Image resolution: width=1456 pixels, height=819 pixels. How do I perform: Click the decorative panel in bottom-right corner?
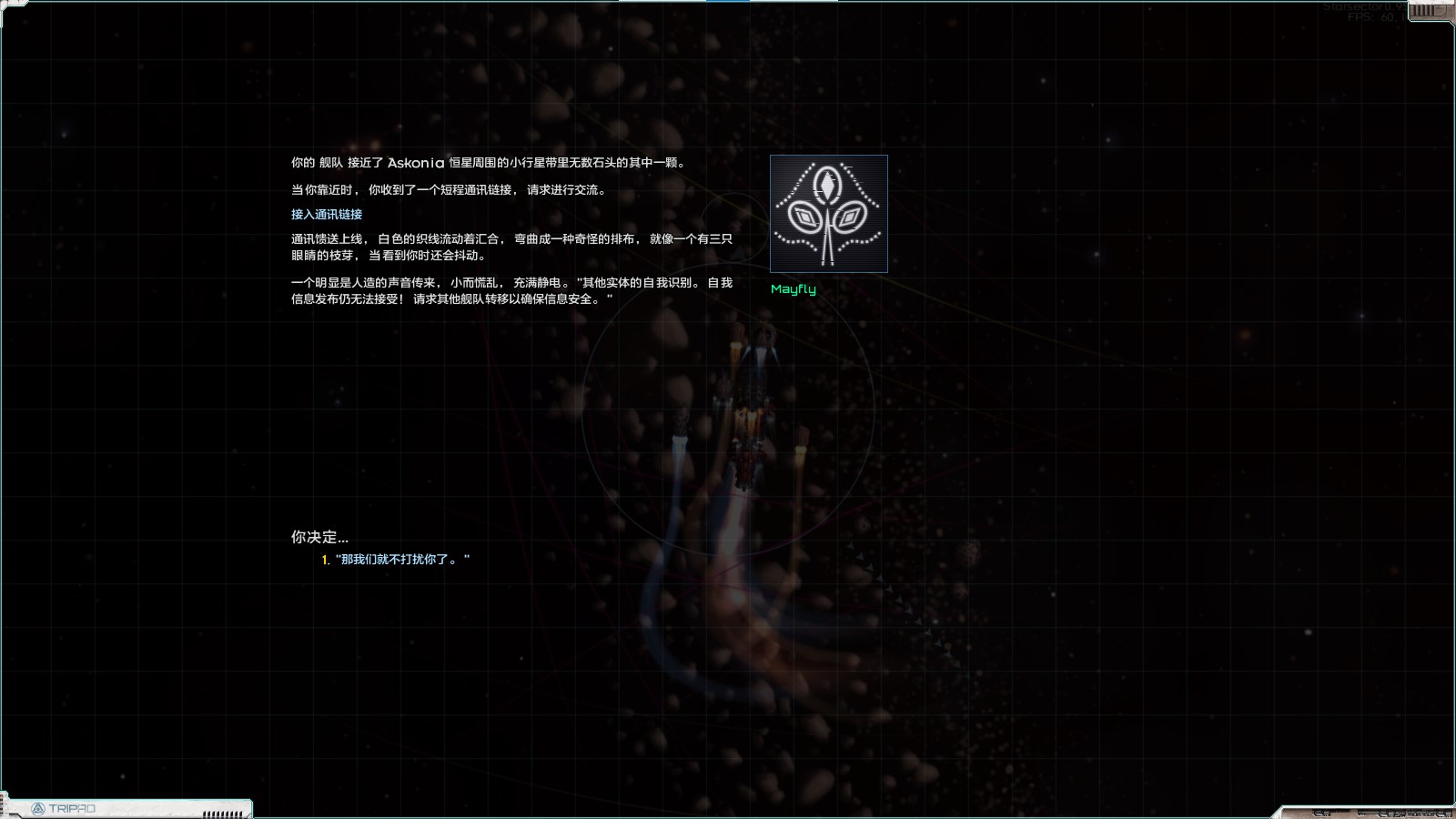tap(1365, 813)
